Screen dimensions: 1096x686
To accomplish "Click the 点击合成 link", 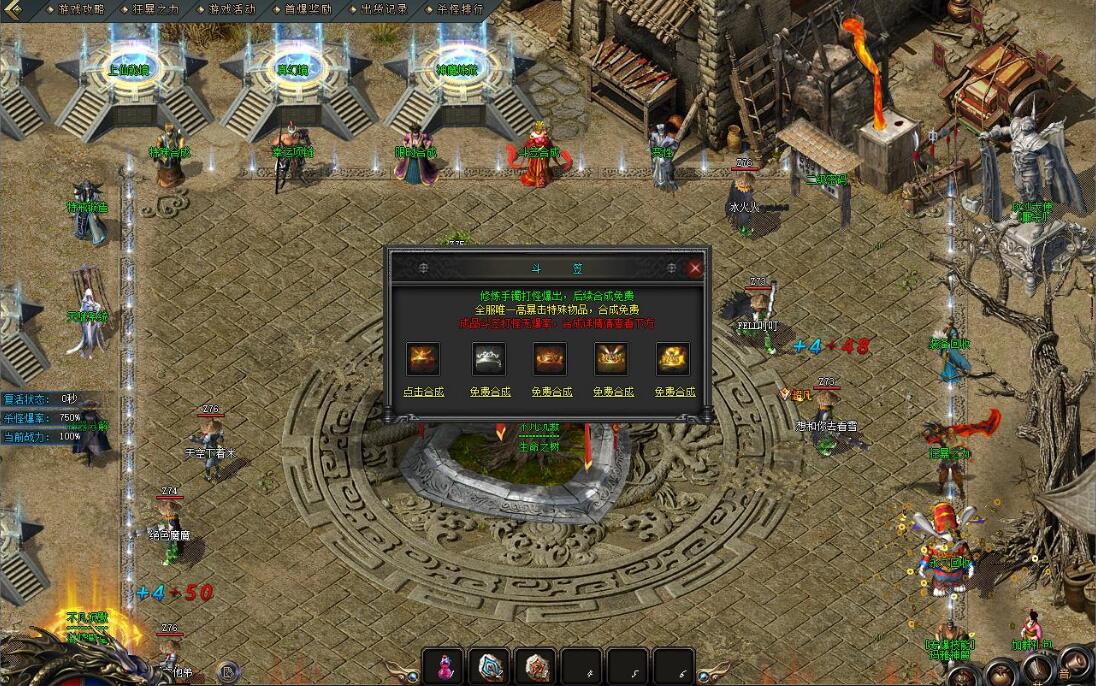I will pyautogui.click(x=423, y=392).
